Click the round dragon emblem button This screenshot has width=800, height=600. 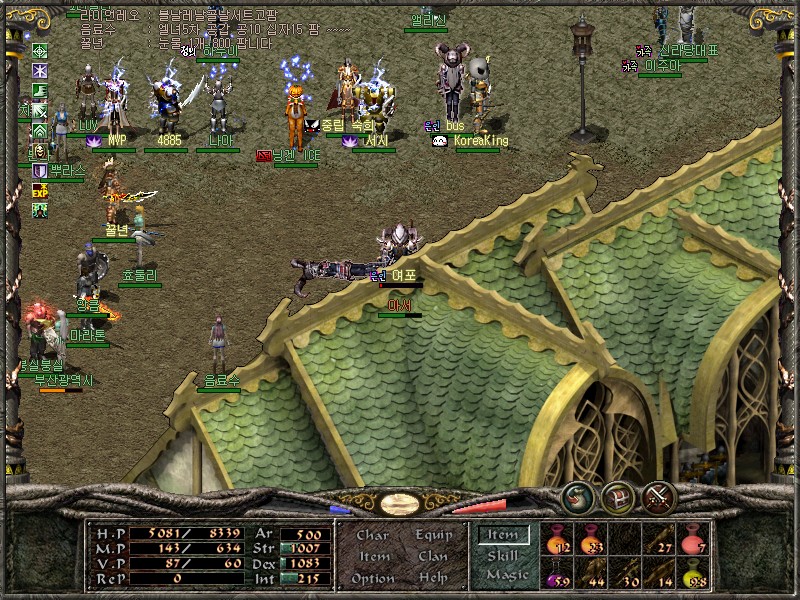tap(577, 494)
